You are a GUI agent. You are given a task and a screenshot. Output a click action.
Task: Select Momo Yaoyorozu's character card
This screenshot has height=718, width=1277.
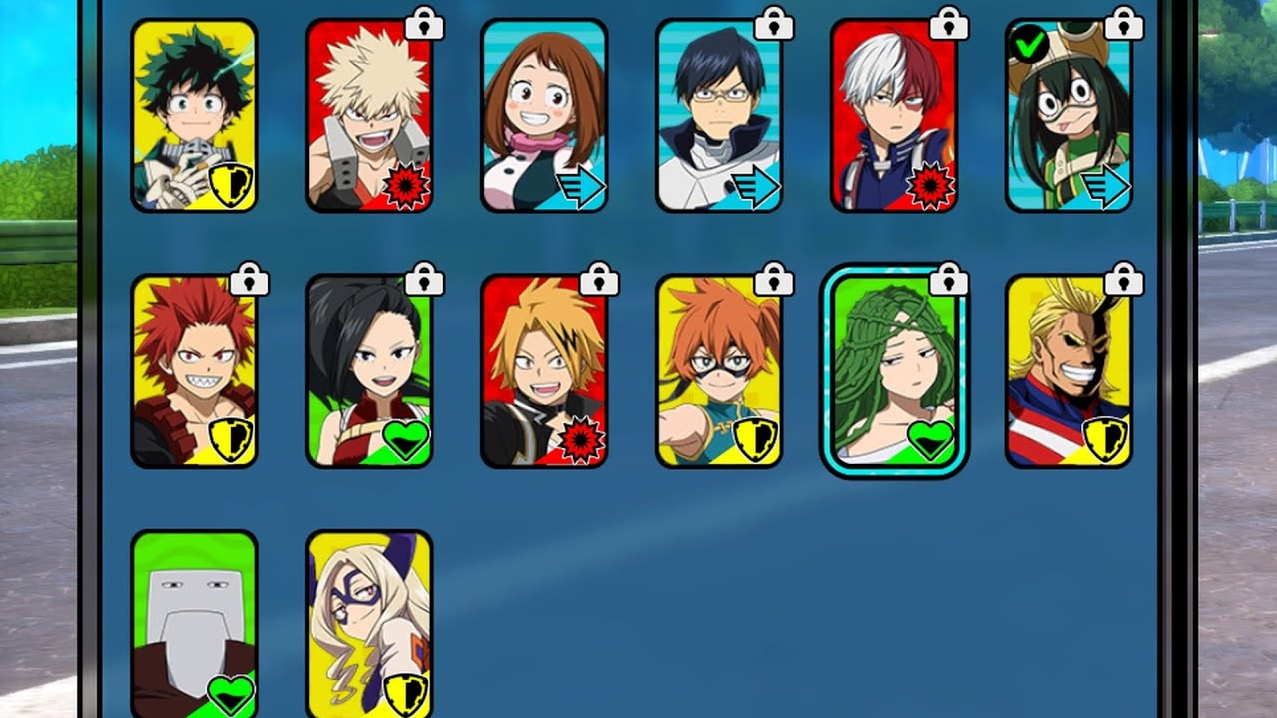tap(369, 371)
